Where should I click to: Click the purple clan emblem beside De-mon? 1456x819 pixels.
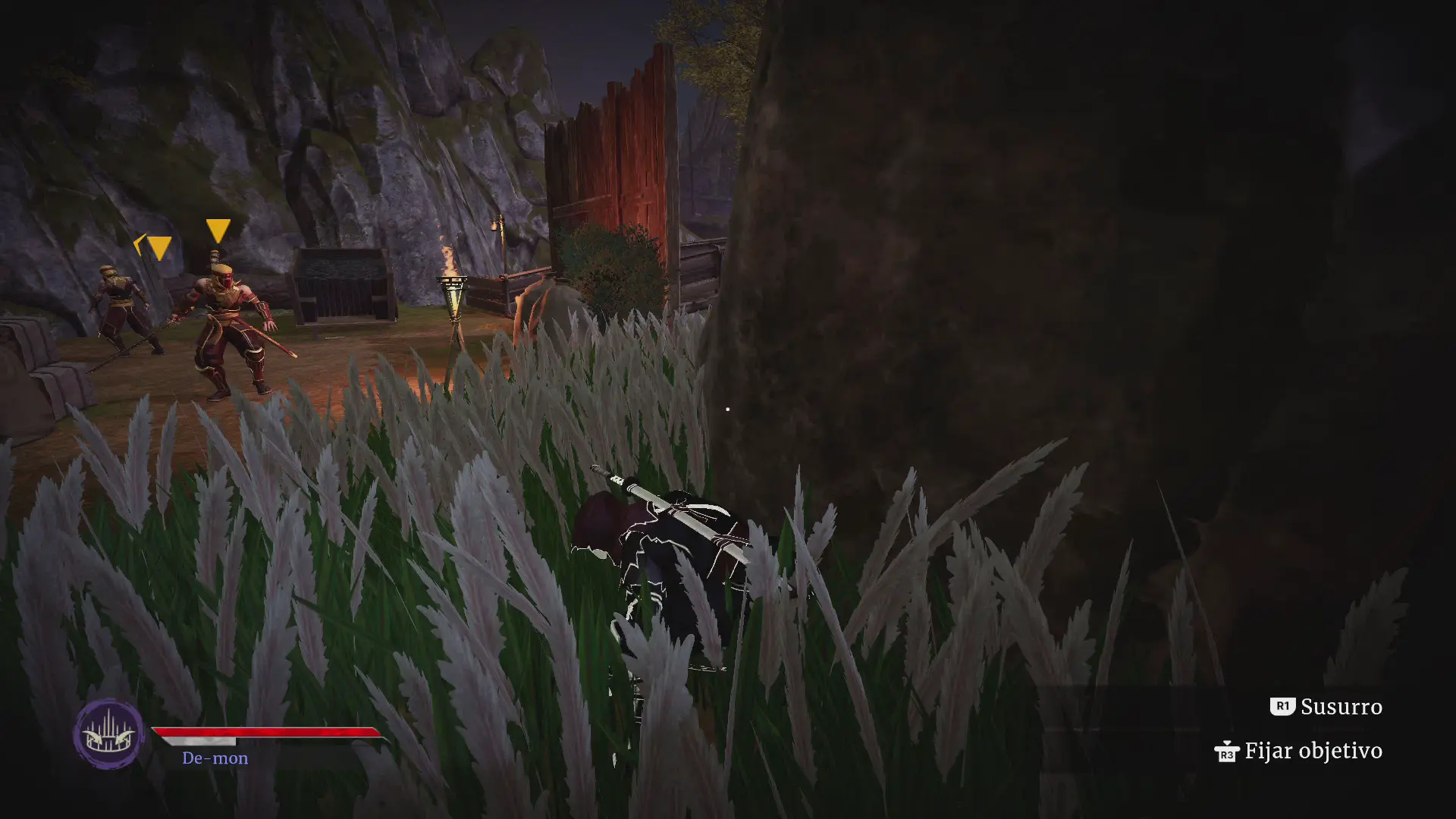point(108,733)
